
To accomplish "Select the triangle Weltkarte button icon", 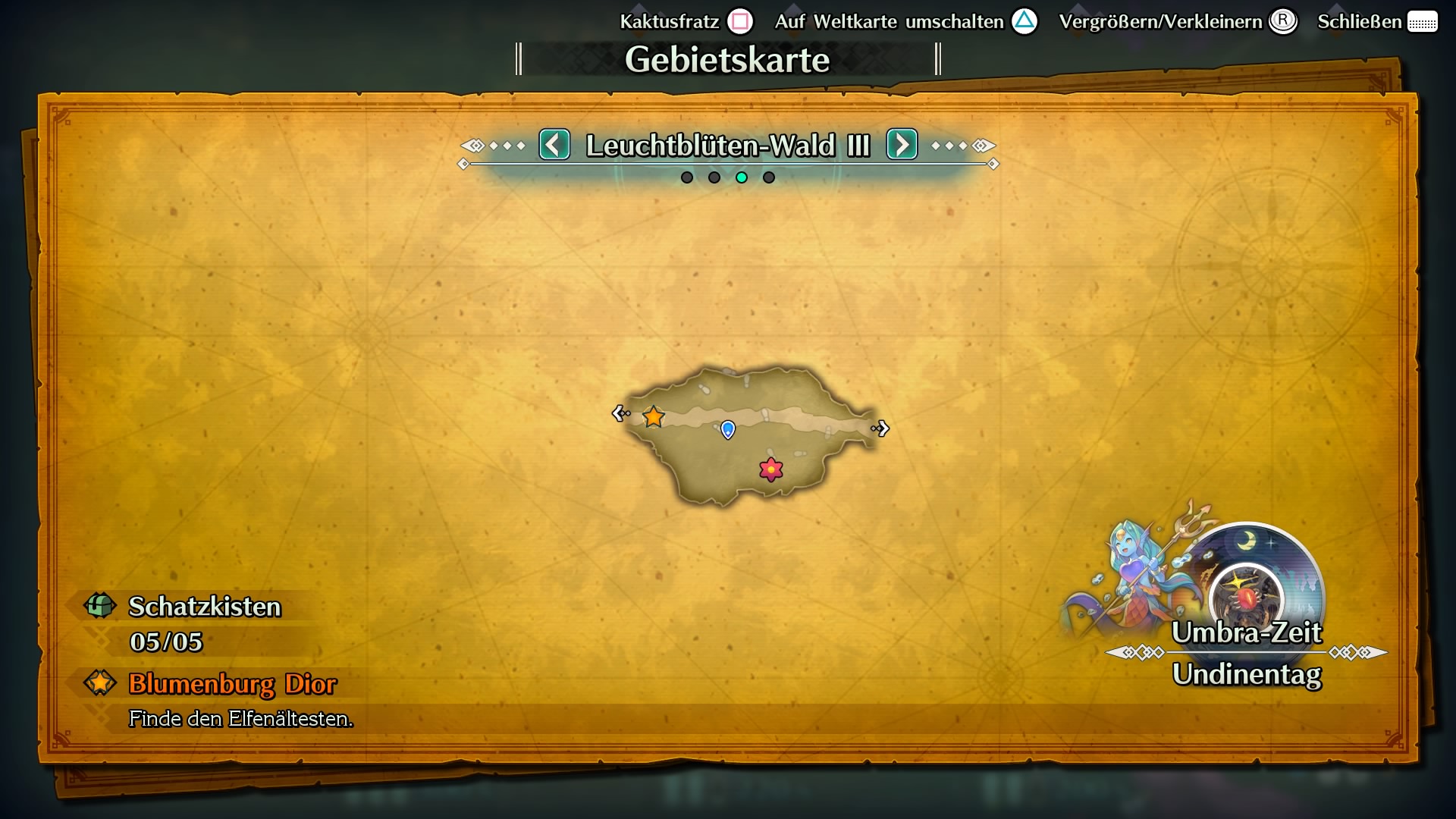I will [x=1025, y=23].
